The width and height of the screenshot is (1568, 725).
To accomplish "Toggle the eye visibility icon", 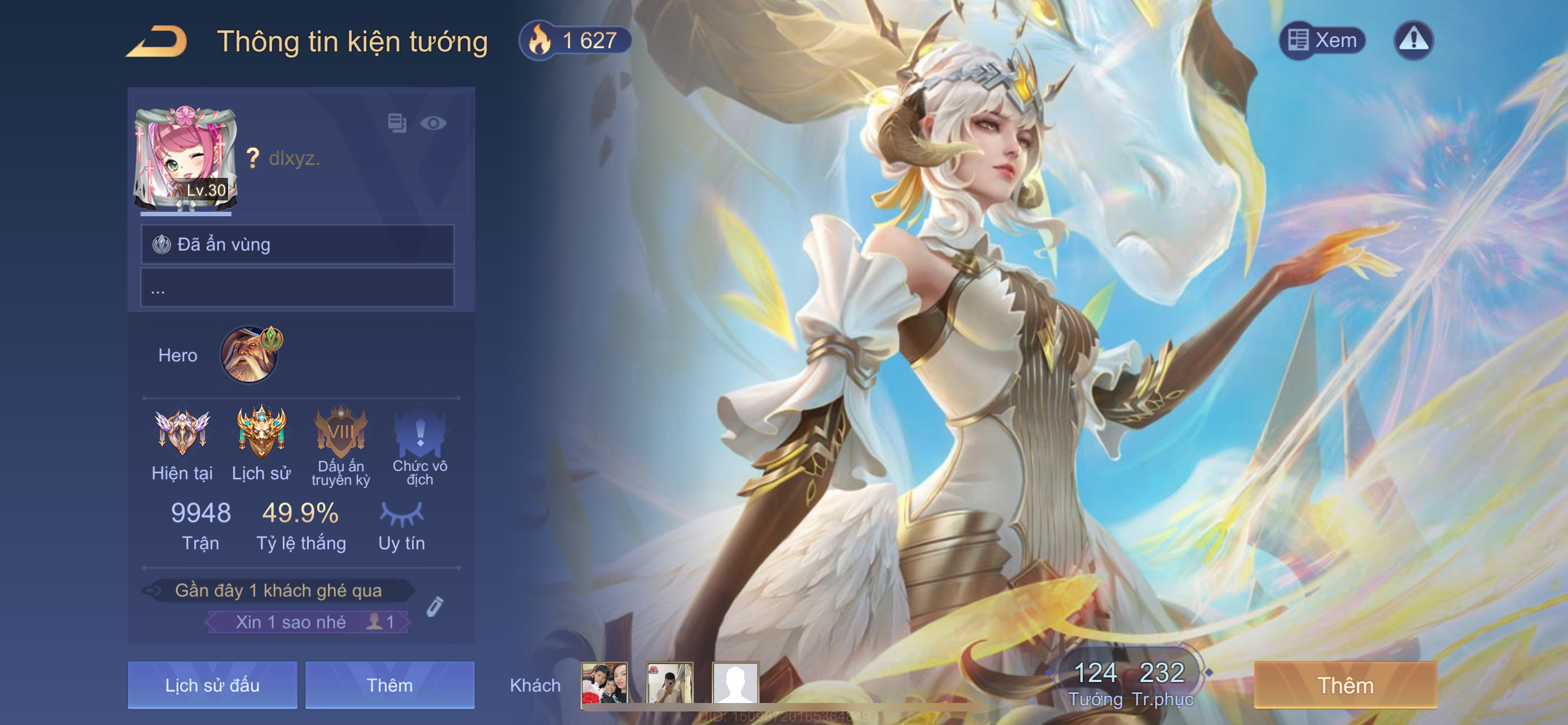I will coord(433,124).
